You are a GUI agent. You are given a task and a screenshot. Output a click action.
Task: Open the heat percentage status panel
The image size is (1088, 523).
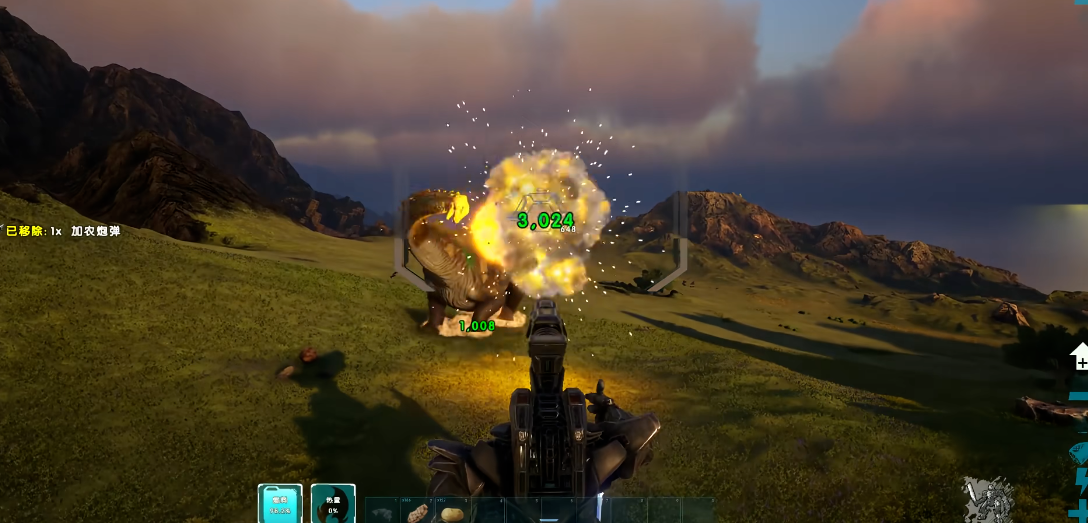(333, 504)
